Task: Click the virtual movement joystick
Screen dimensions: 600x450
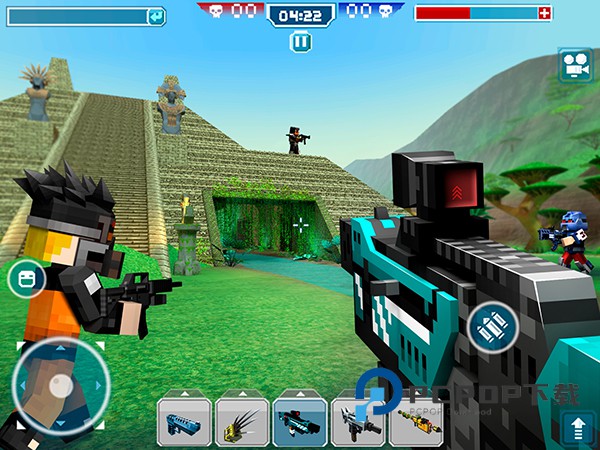Action: tap(60, 385)
